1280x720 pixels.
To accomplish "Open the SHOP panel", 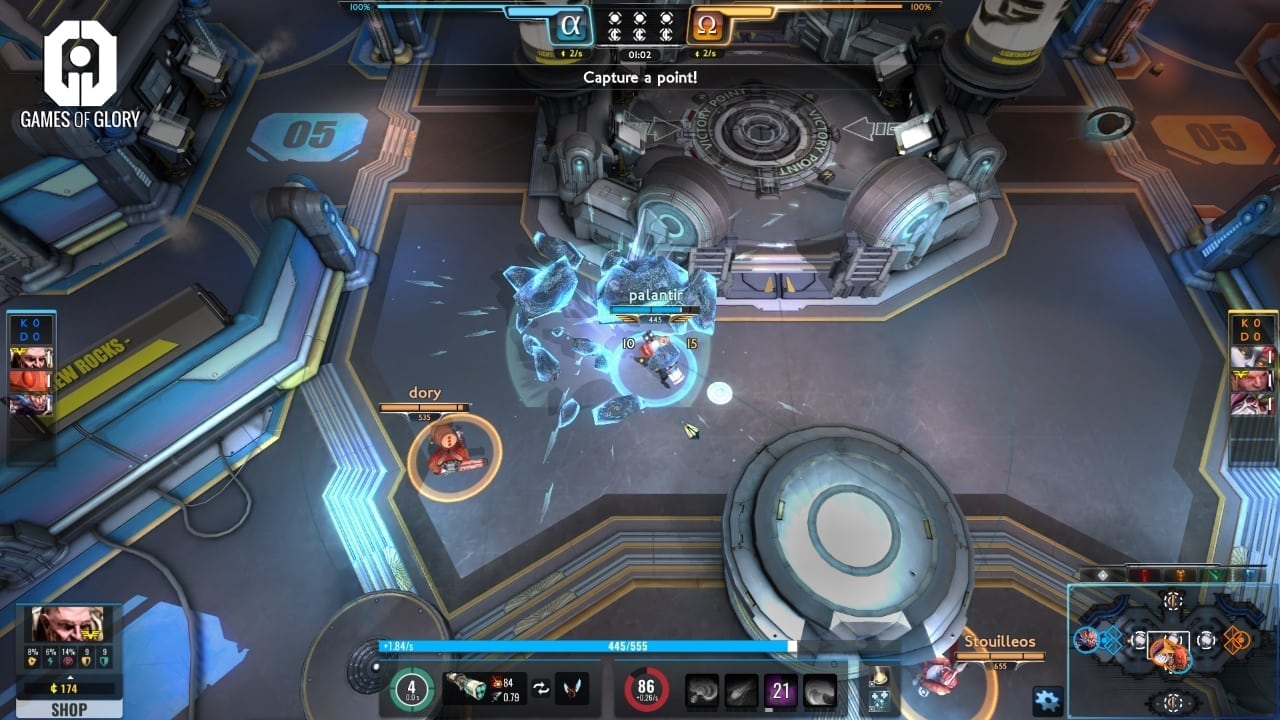I will tap(69, 710).
